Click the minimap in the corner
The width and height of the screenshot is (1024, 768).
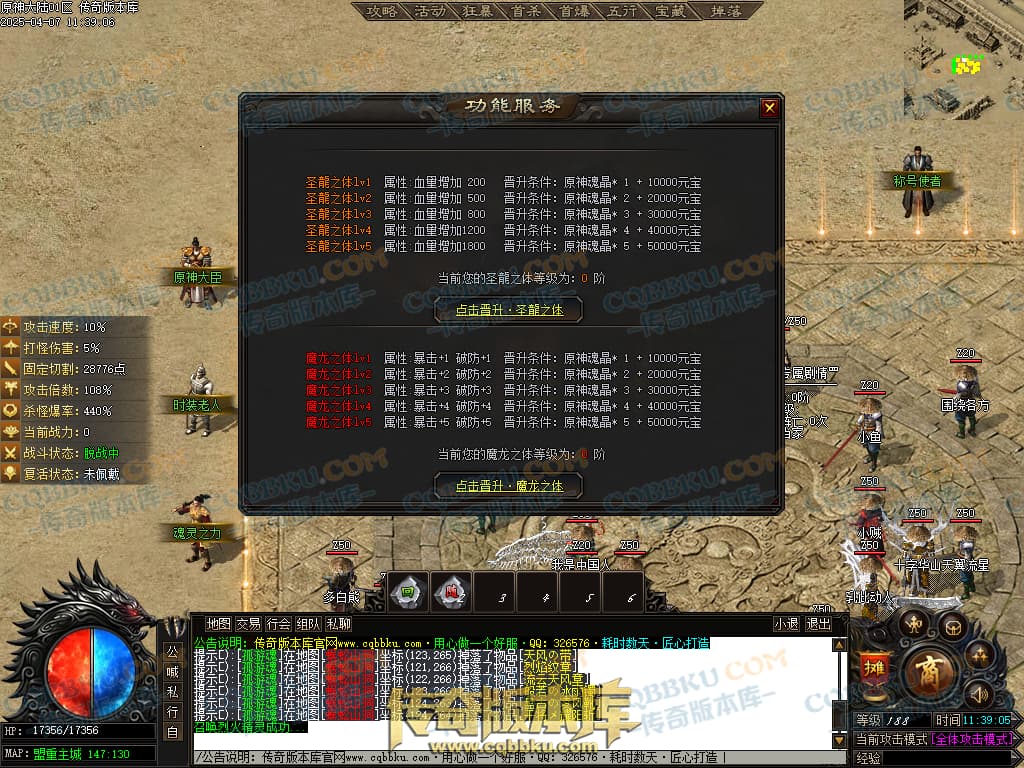[964, 62]
